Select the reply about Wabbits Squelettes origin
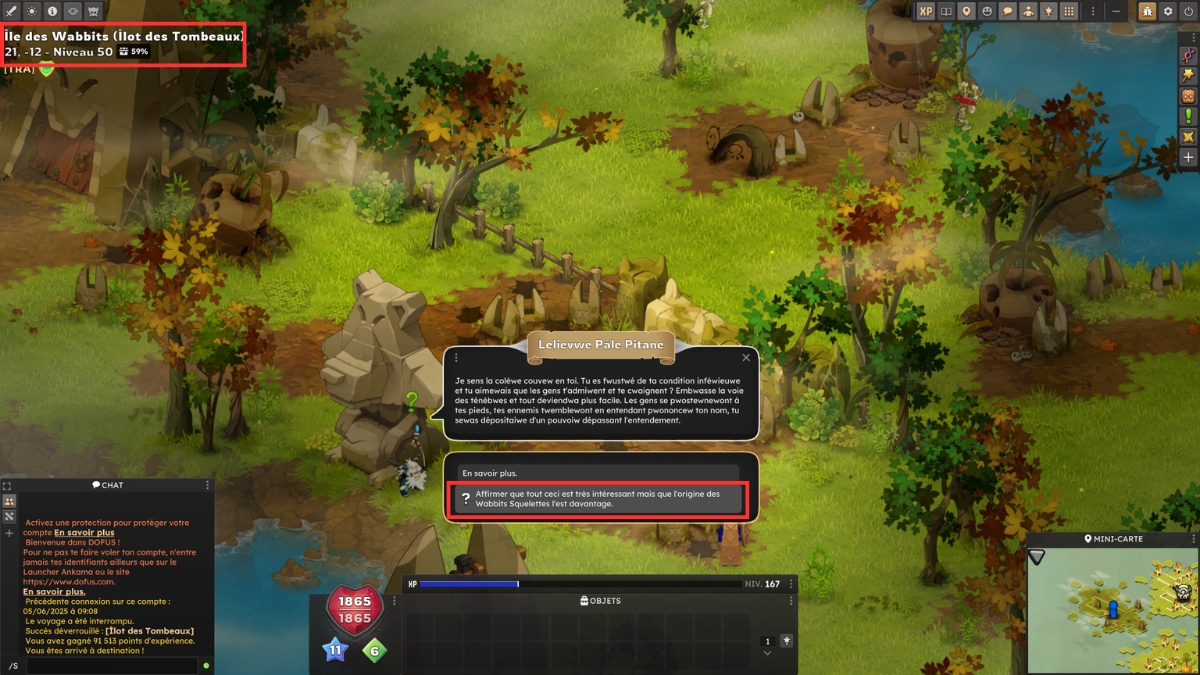The width and height of the screenshot is (1200, 675). tap(598, 499)
